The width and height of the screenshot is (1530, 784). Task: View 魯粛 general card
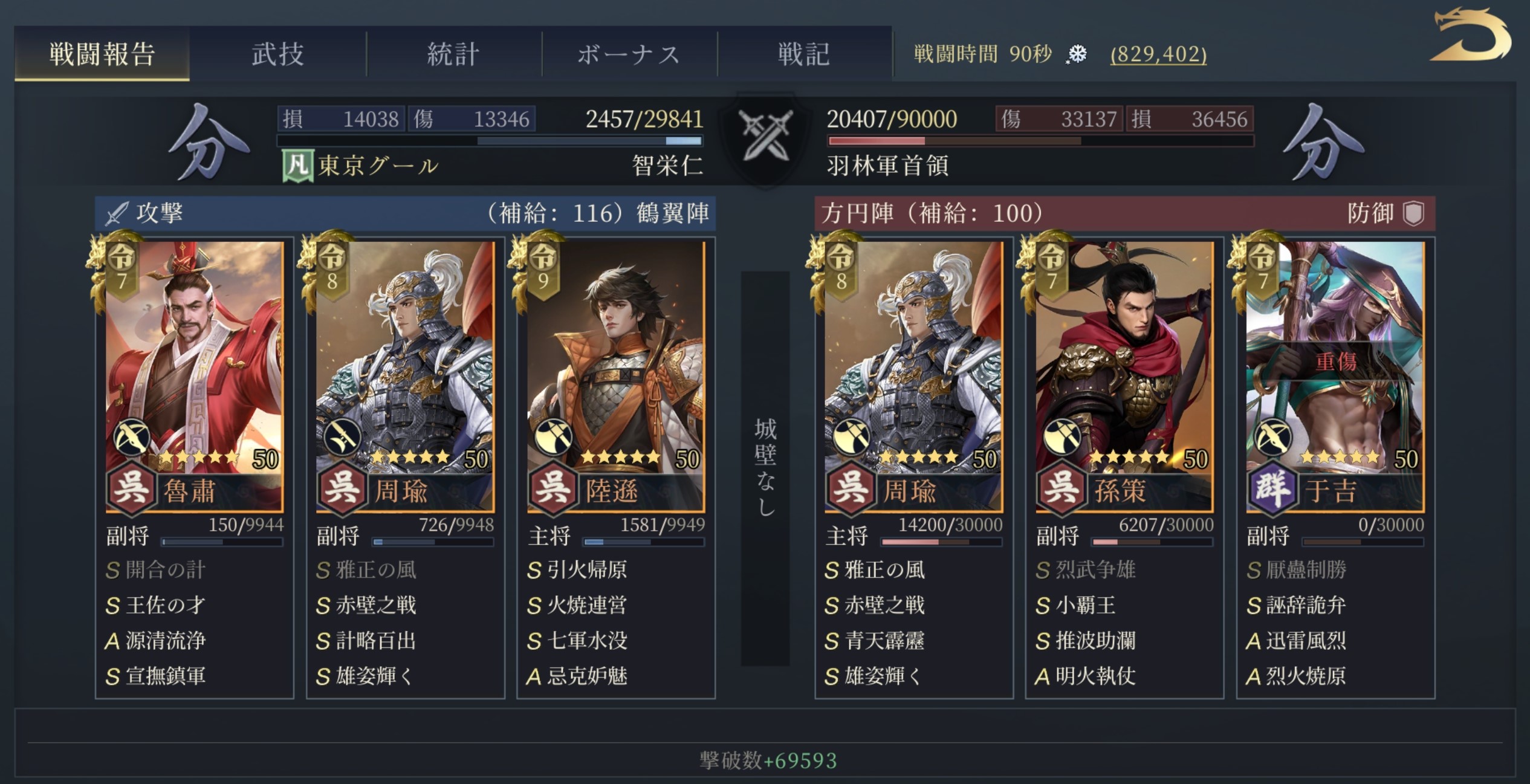tap(194, 375)
